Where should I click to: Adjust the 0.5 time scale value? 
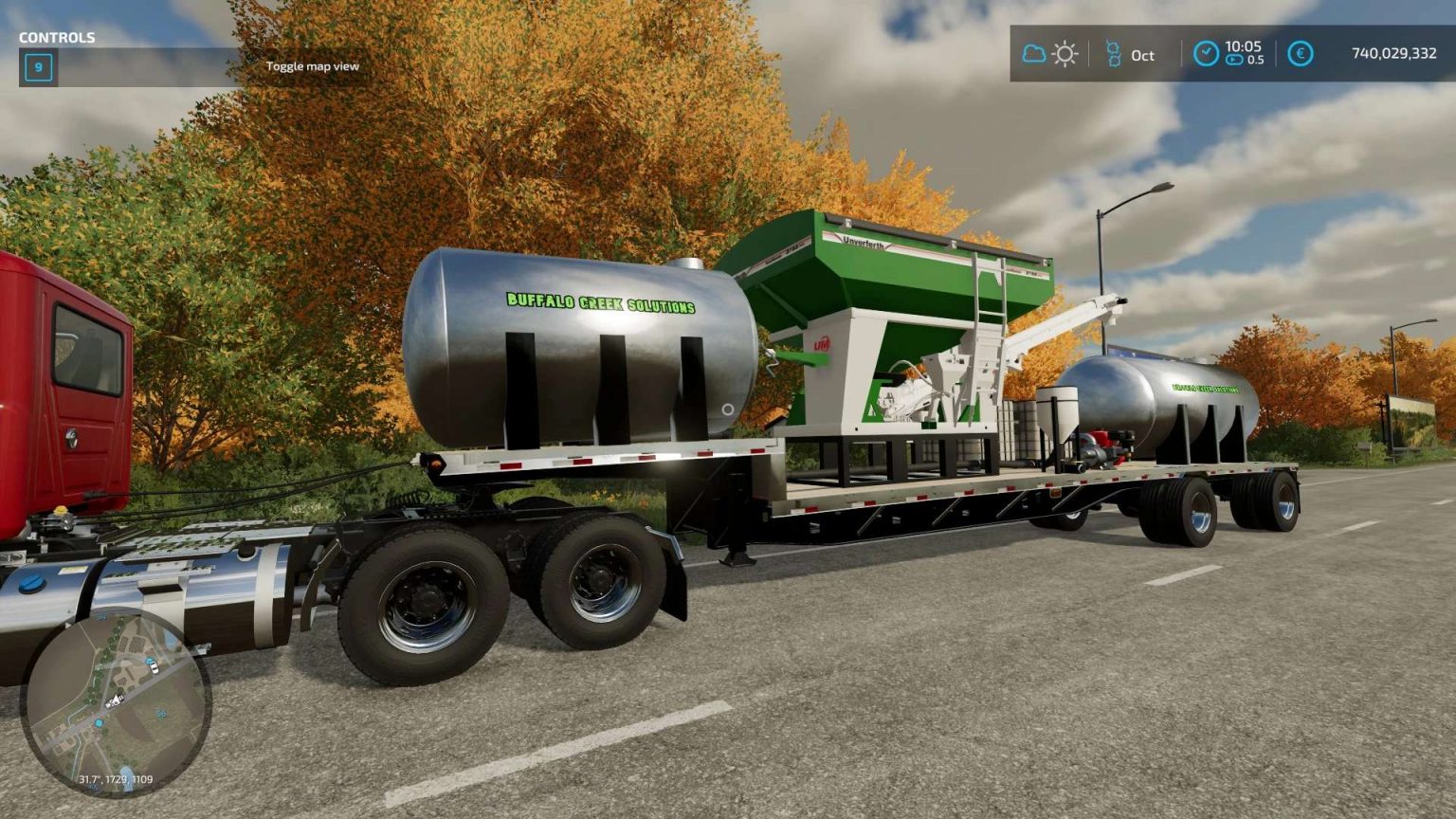[1257, 60]
